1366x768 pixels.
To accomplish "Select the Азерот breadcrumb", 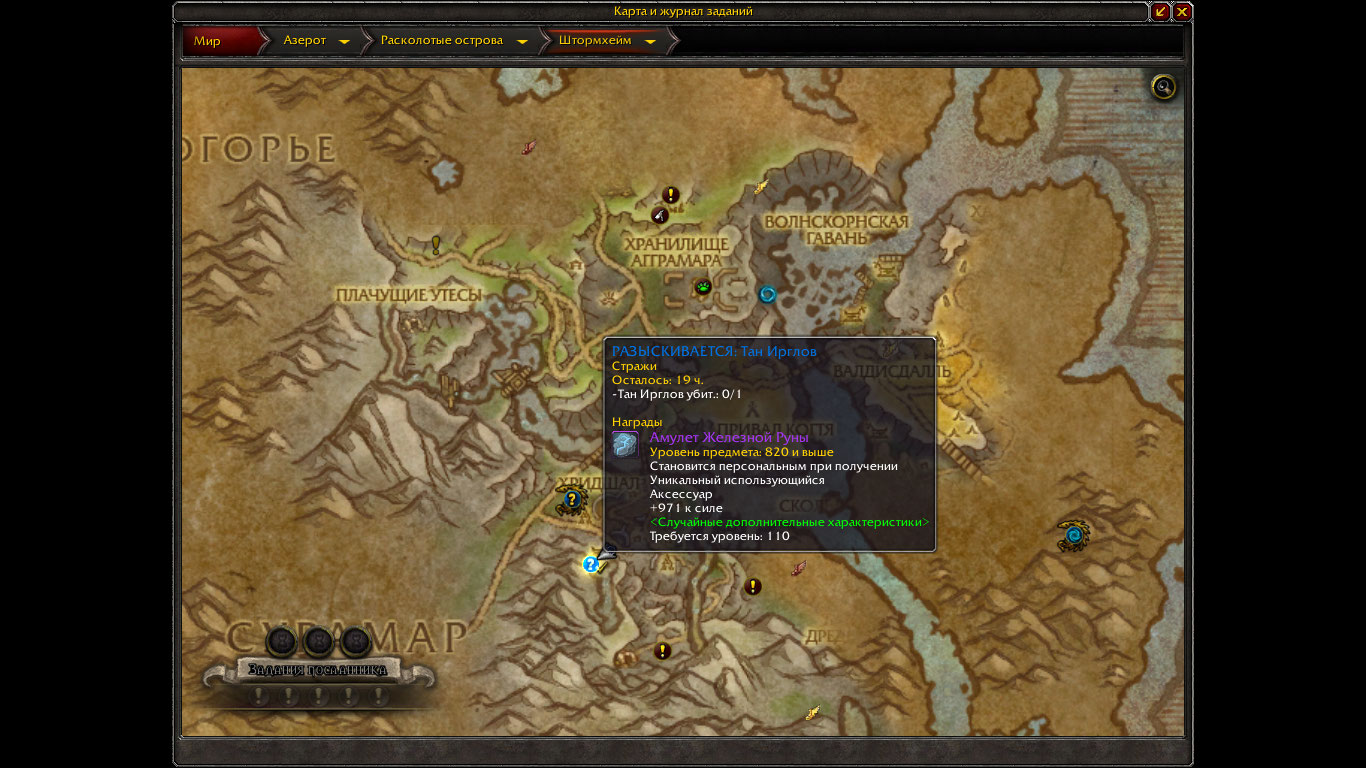I will [x=305, y=41].
